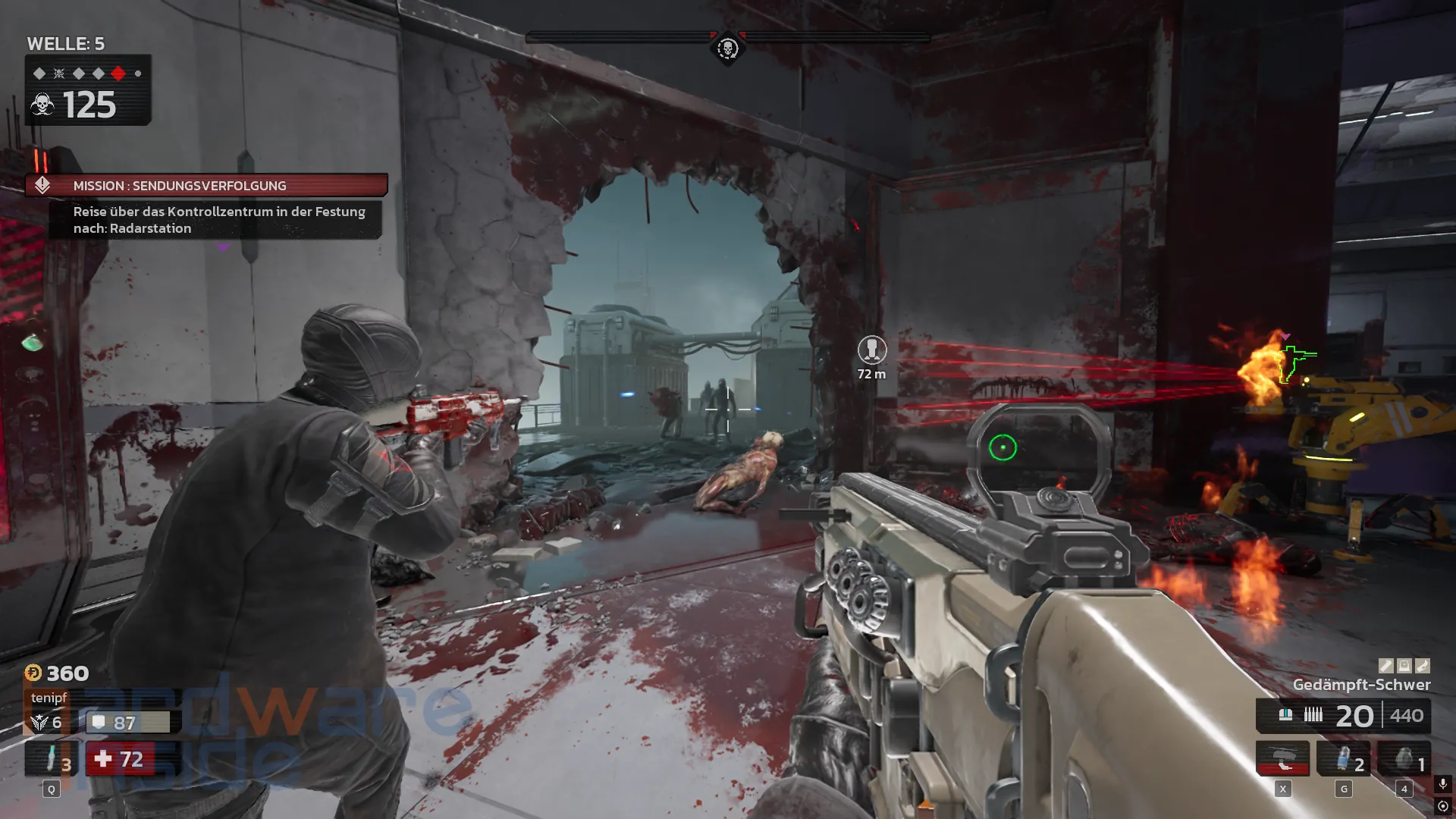Select the red diamond wave marker

[x=118, y=74]
